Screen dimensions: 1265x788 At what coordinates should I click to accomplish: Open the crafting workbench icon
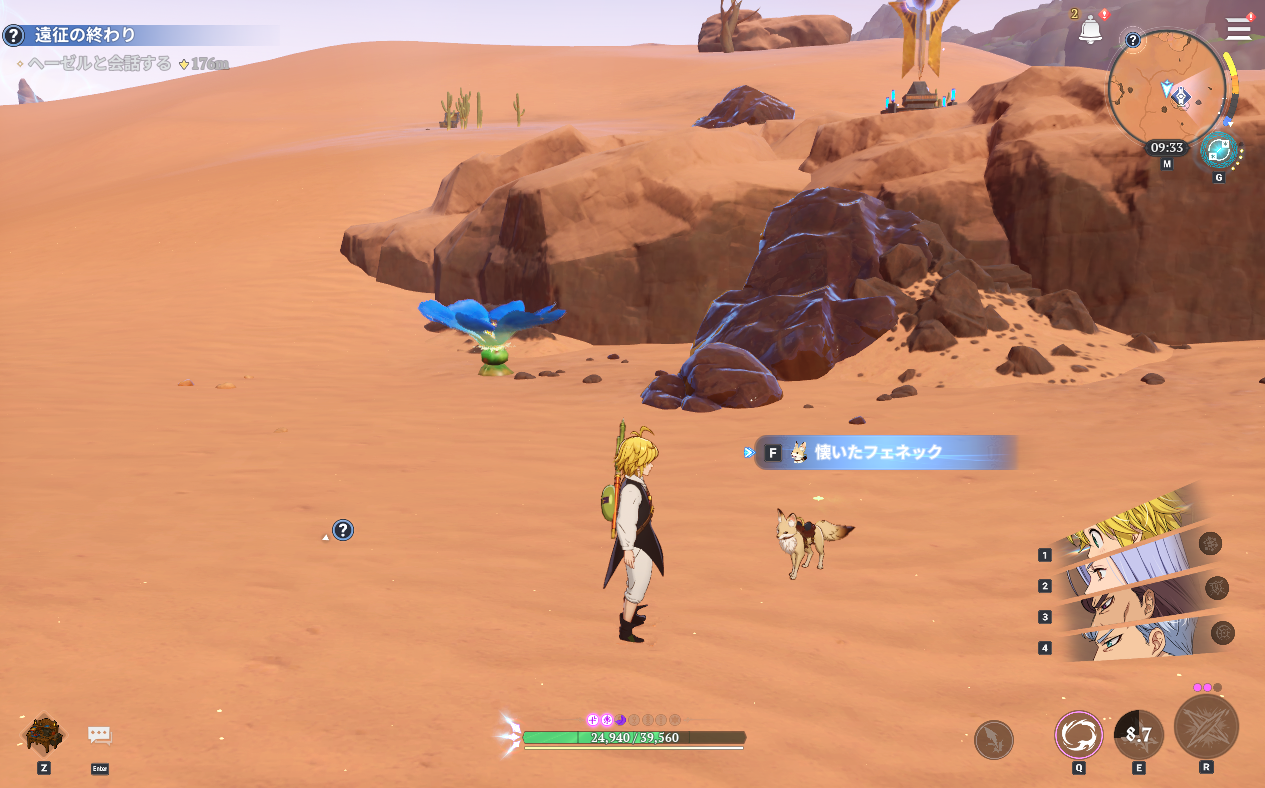[44, 735]
